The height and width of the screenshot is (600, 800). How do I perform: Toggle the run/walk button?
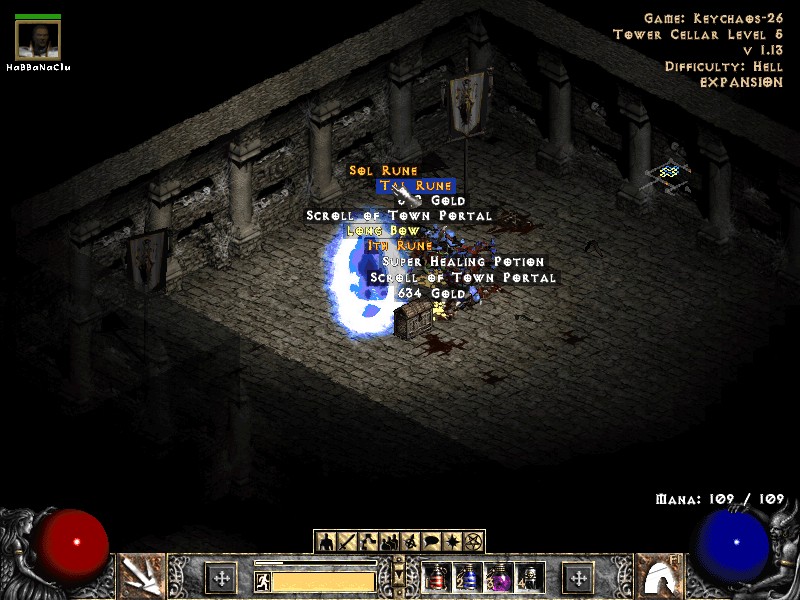click(x=262, y=581)
